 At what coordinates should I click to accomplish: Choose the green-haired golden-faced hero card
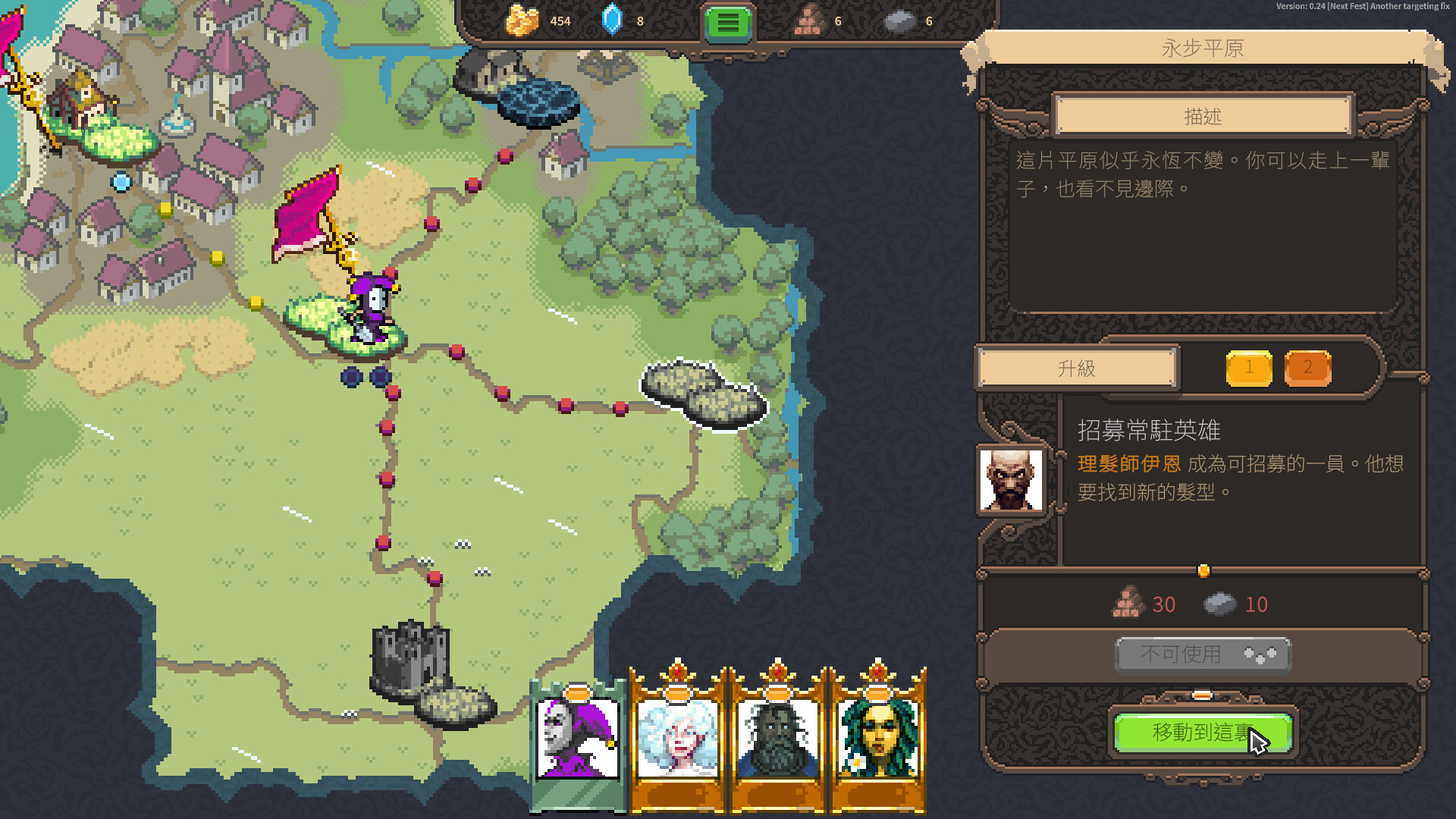pos(877,739)
